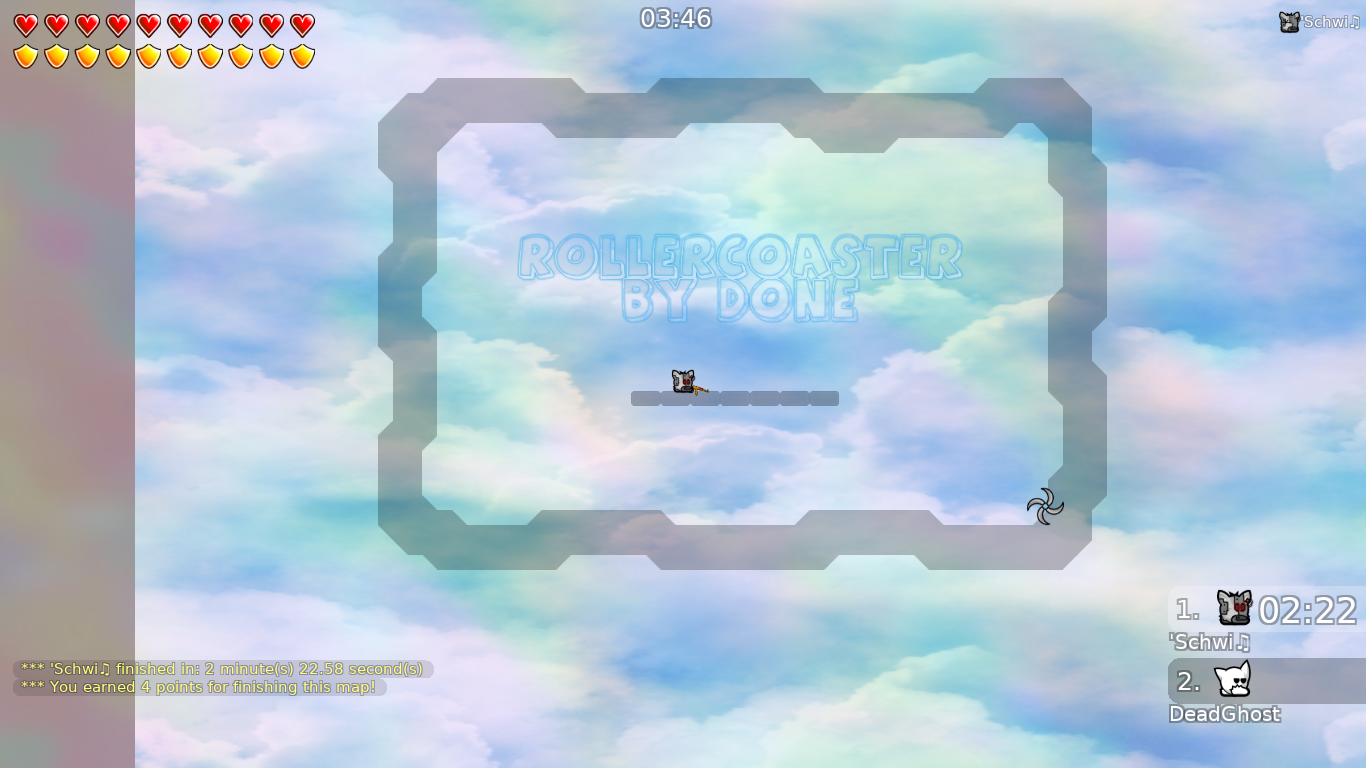Screen dimensions: 1366x768
Task: Click the '4 points earned' chat message
Action: tap(198, 687)
